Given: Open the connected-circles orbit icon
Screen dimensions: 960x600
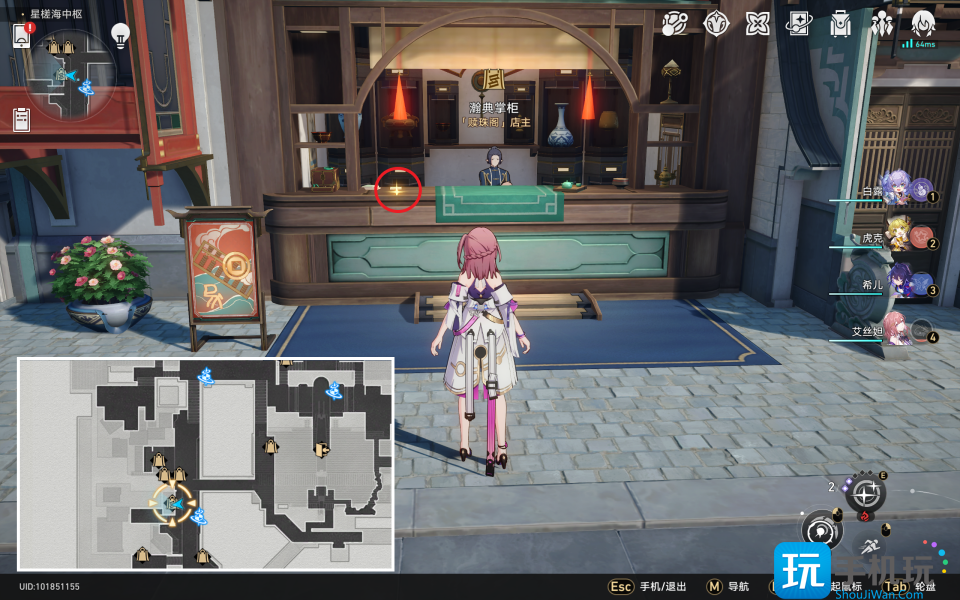Looking at the screenshot, I should click(674, 24).
